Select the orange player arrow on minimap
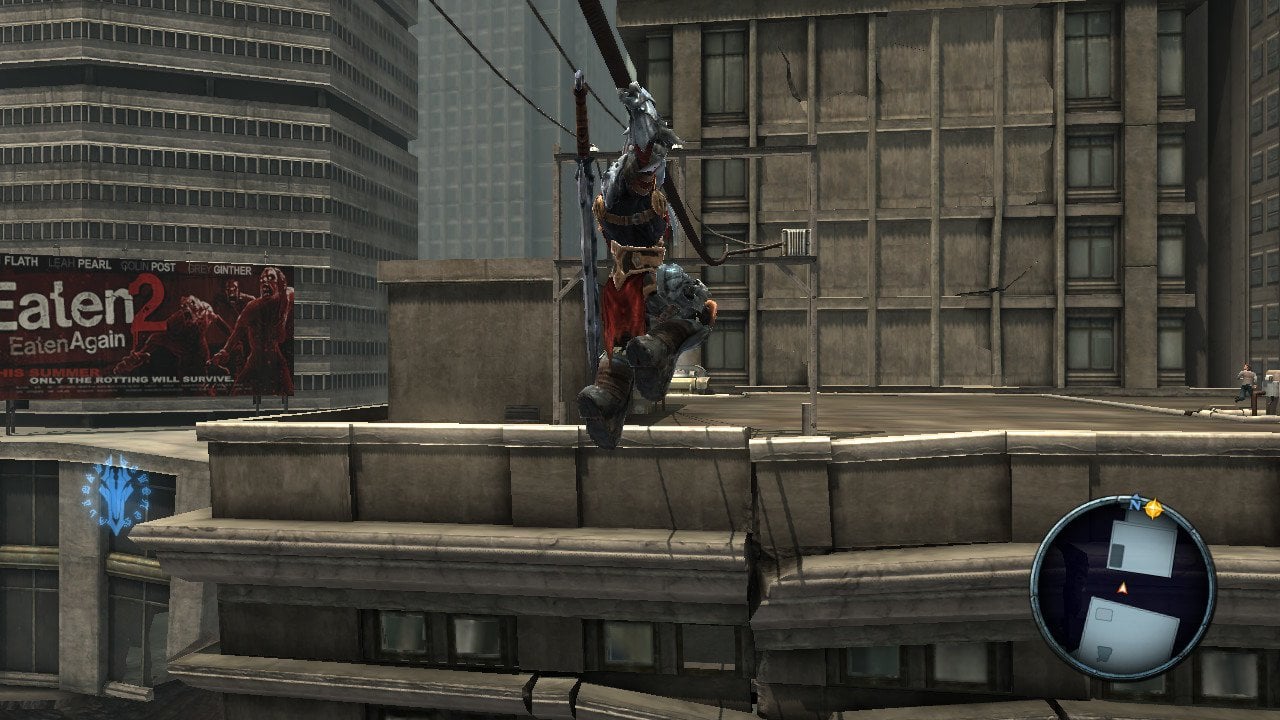Image resolution: width=1280 pixels, height=720 pixels. 1122,588
